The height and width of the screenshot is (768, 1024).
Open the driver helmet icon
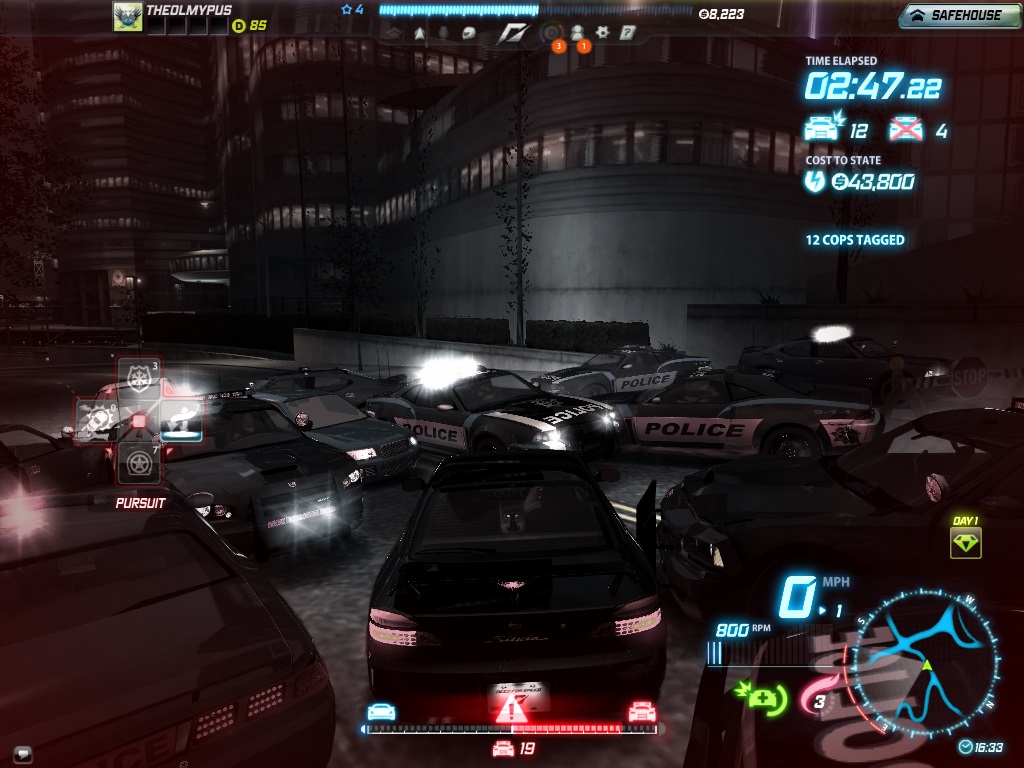pyautogui.click(x=468, y=32)
